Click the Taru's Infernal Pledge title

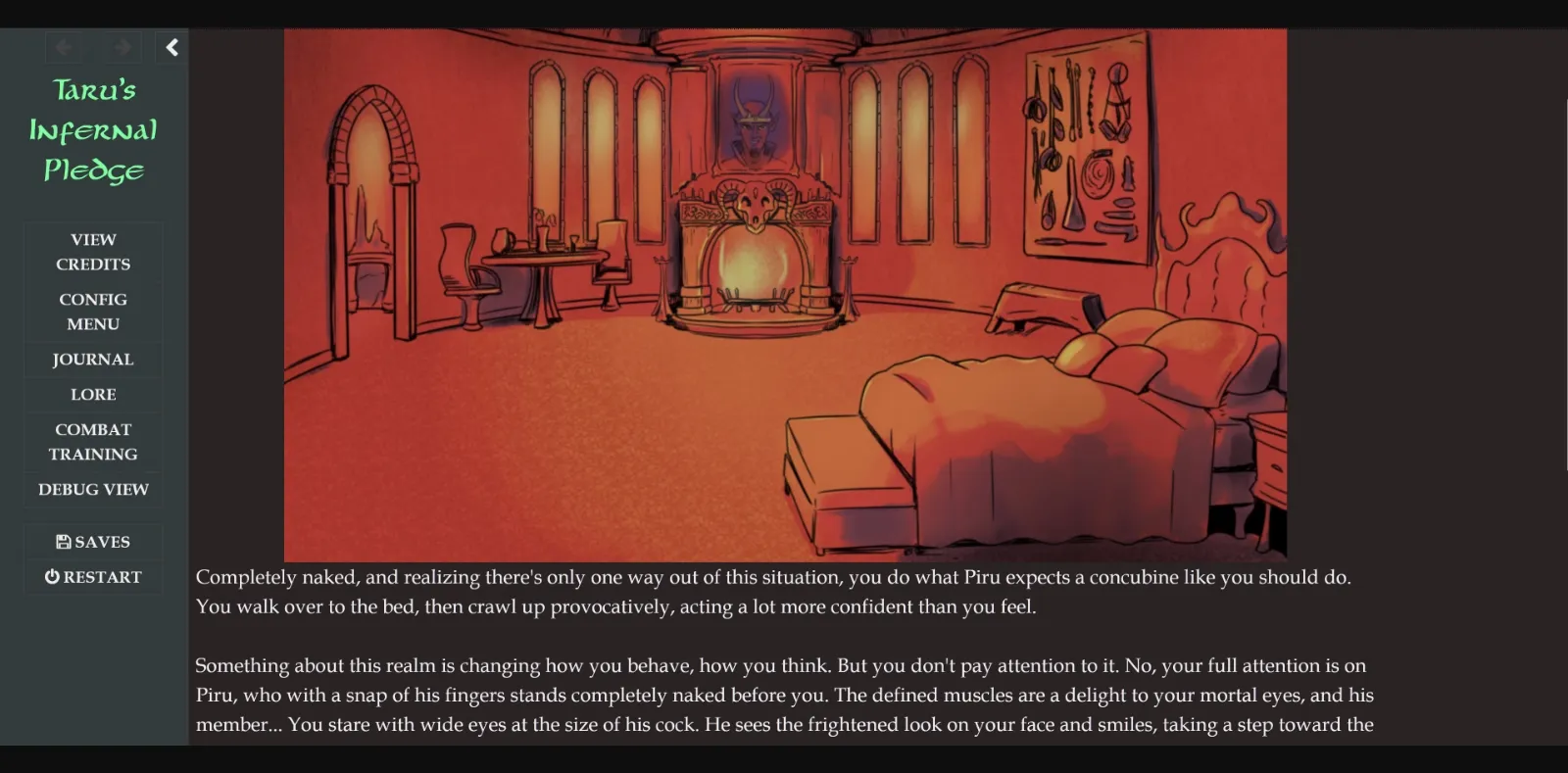[x=92, y=129]
